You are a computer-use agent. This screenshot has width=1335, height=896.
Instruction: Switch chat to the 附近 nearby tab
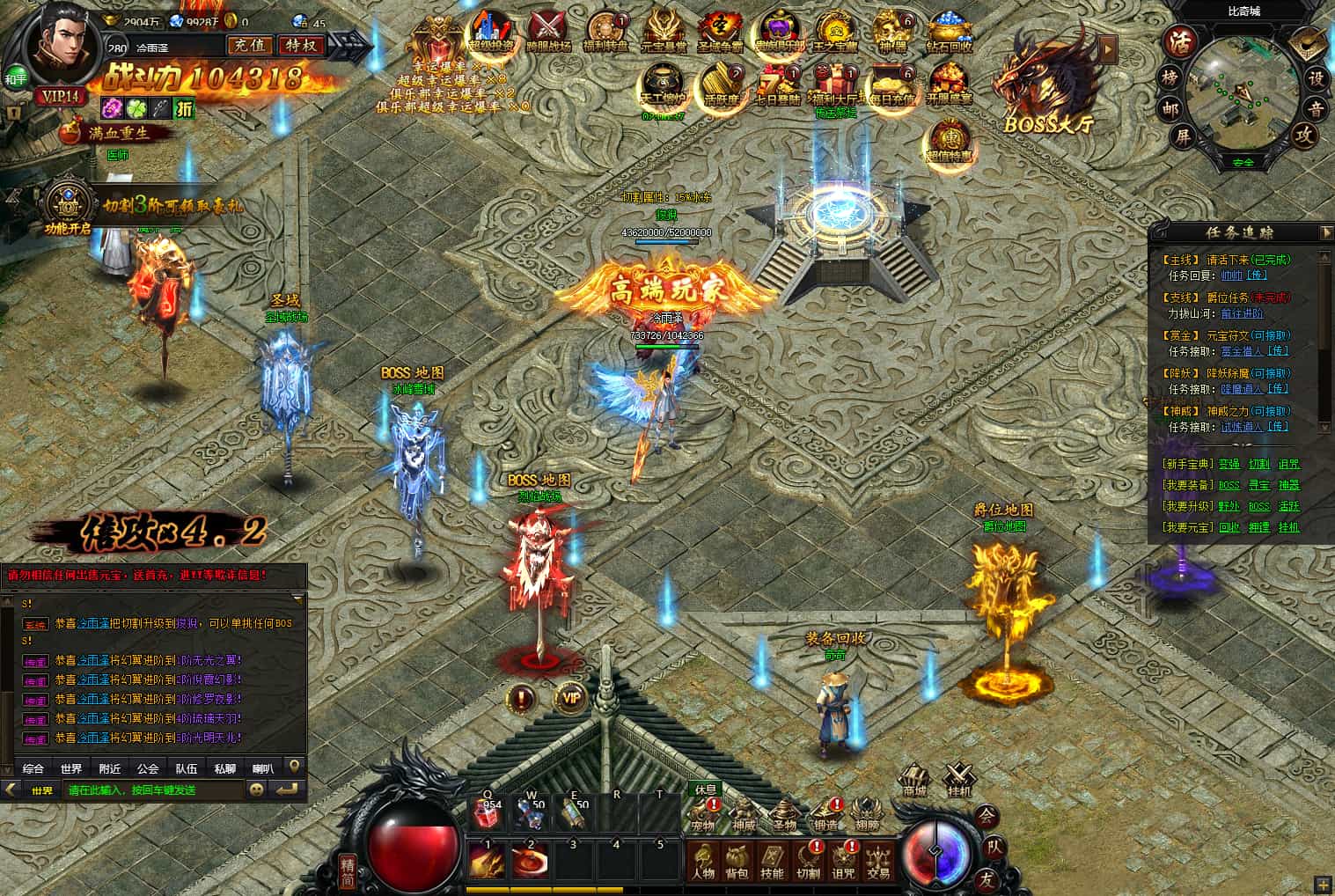coord(110,768)
